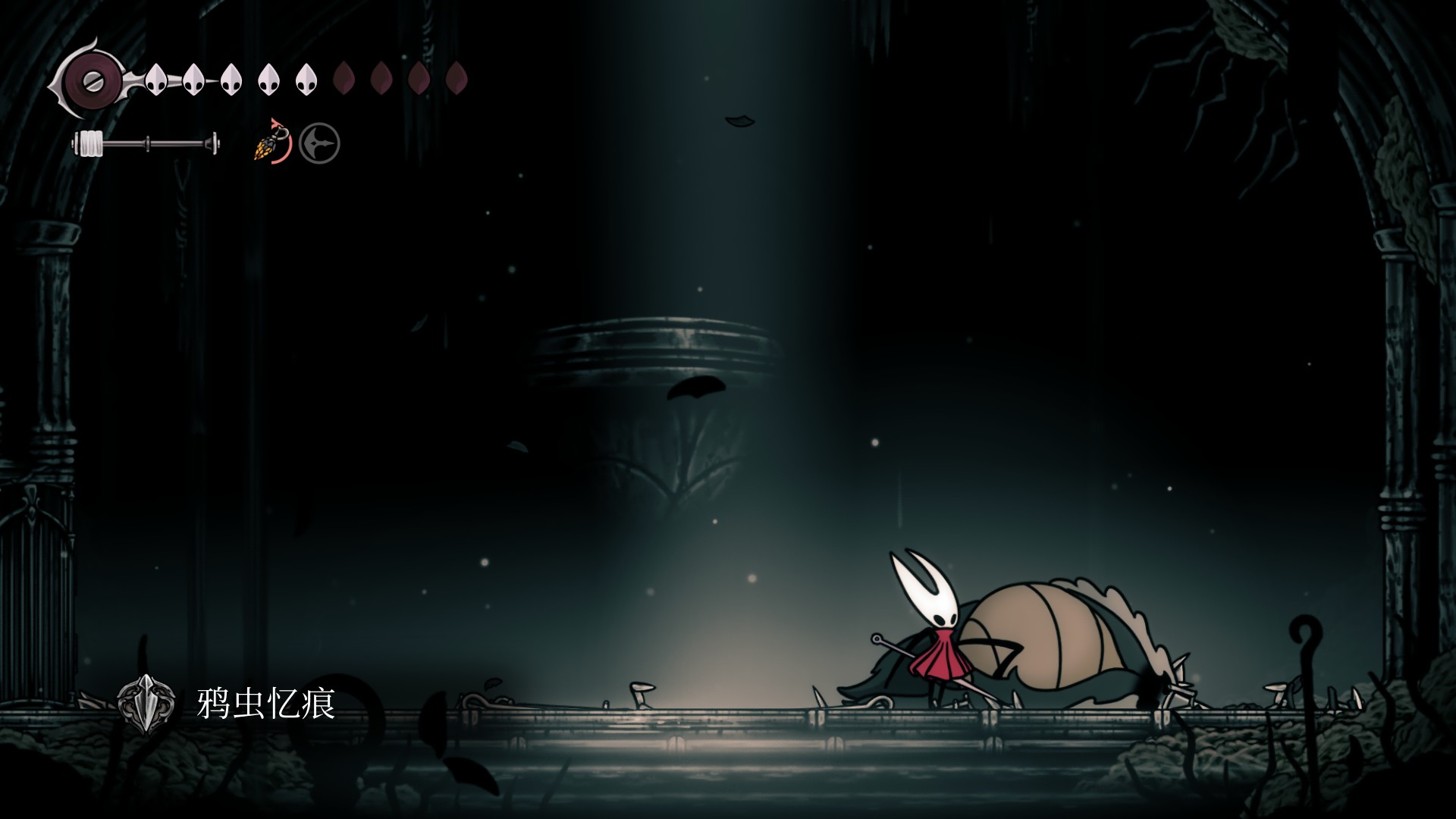Select the orange throwing tool icon
This screenshot has width=1456, height=819.
(271, 143)
